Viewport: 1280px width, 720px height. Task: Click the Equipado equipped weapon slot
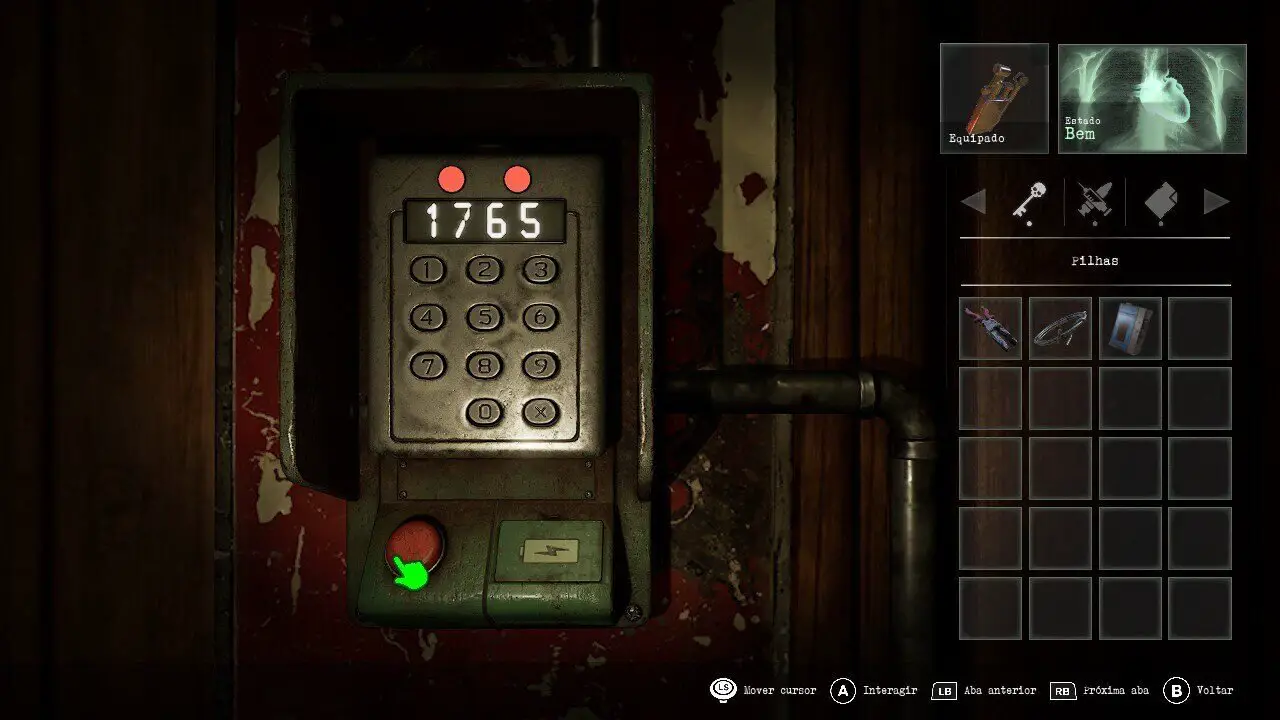click(994, 98)
